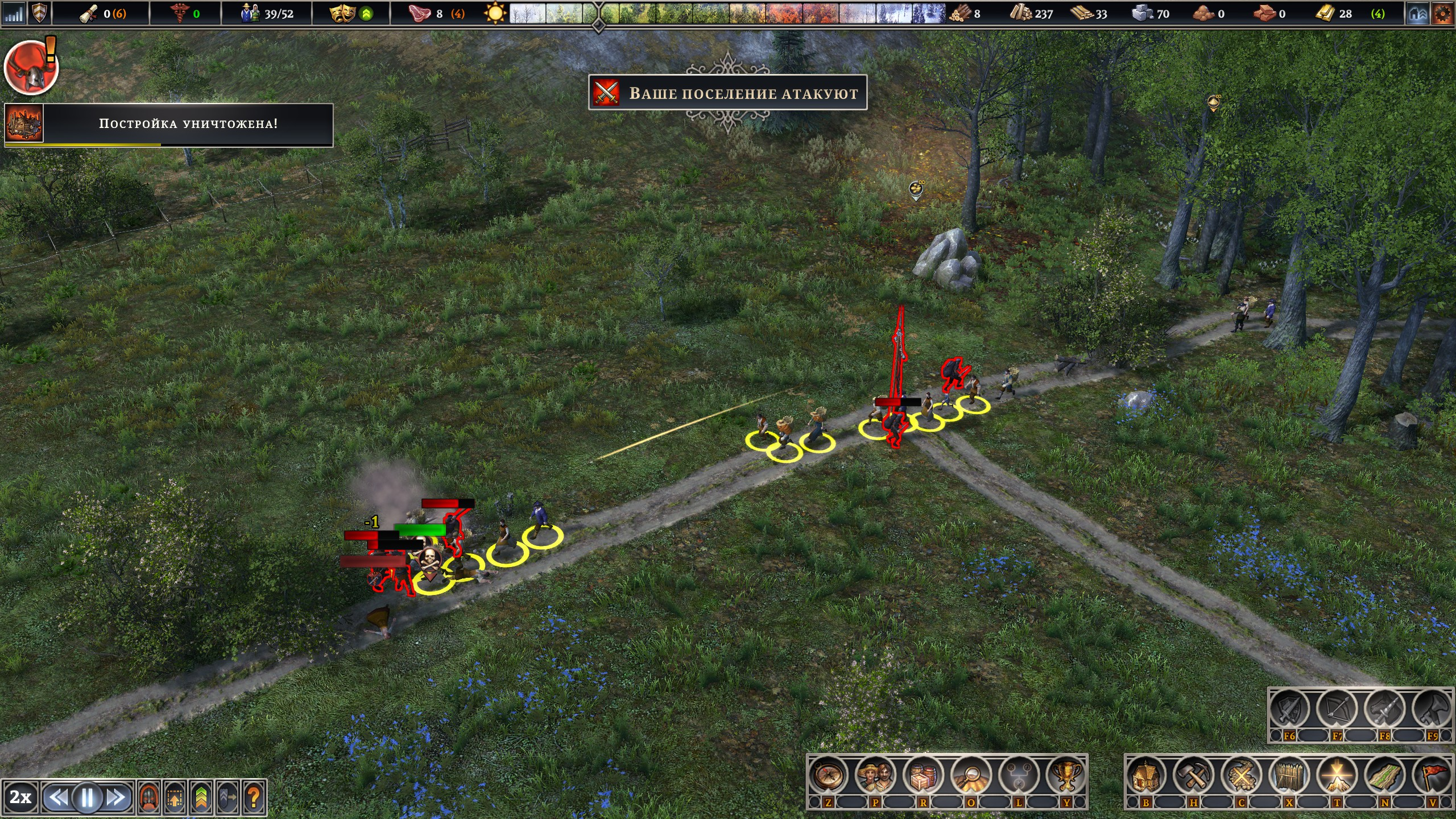Open the gold trophy achievements panel
The height and width of the screenshot is (819, 1456).
click(x=1066, y=776)
